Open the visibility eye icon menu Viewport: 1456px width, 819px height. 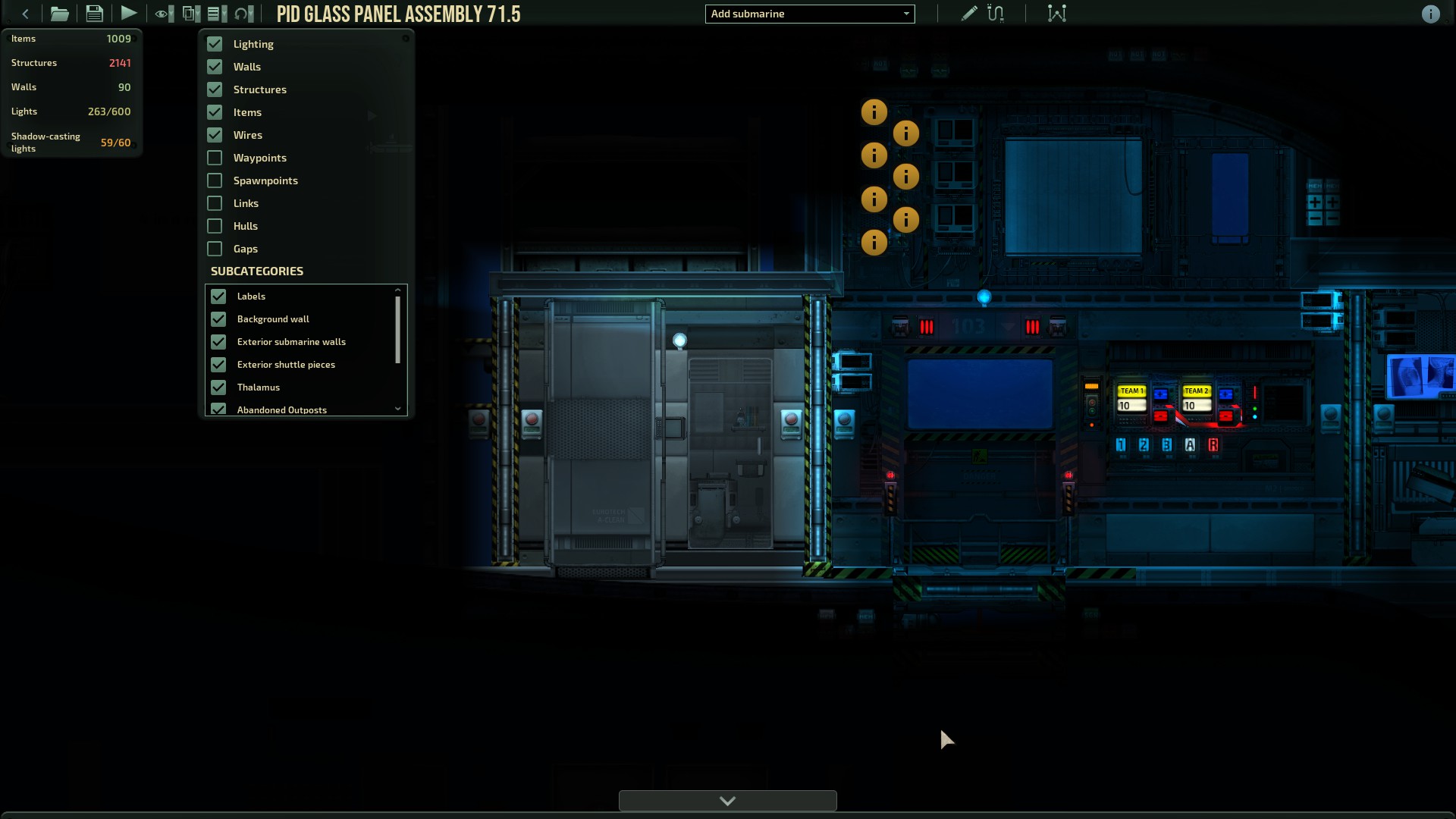point(162,13)
